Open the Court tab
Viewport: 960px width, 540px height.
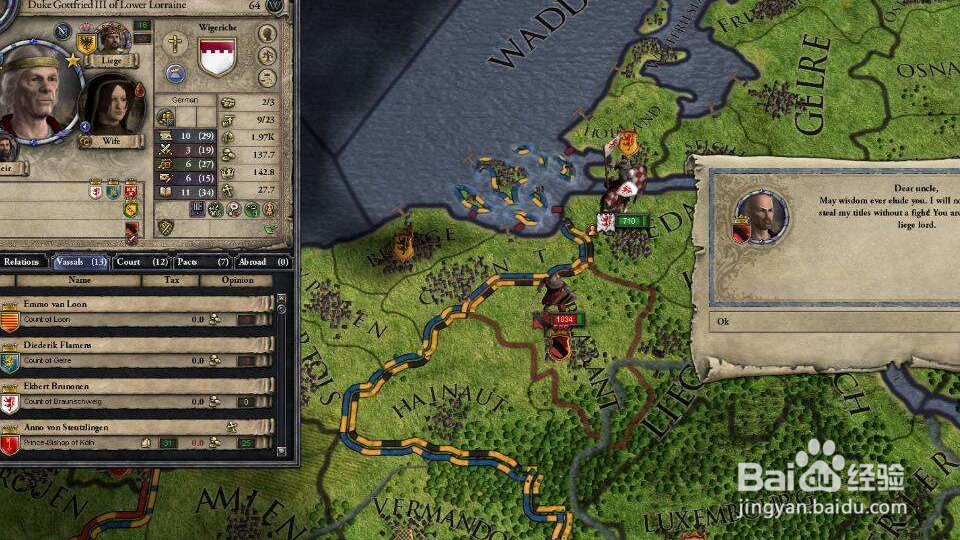(x=141, y=262)
